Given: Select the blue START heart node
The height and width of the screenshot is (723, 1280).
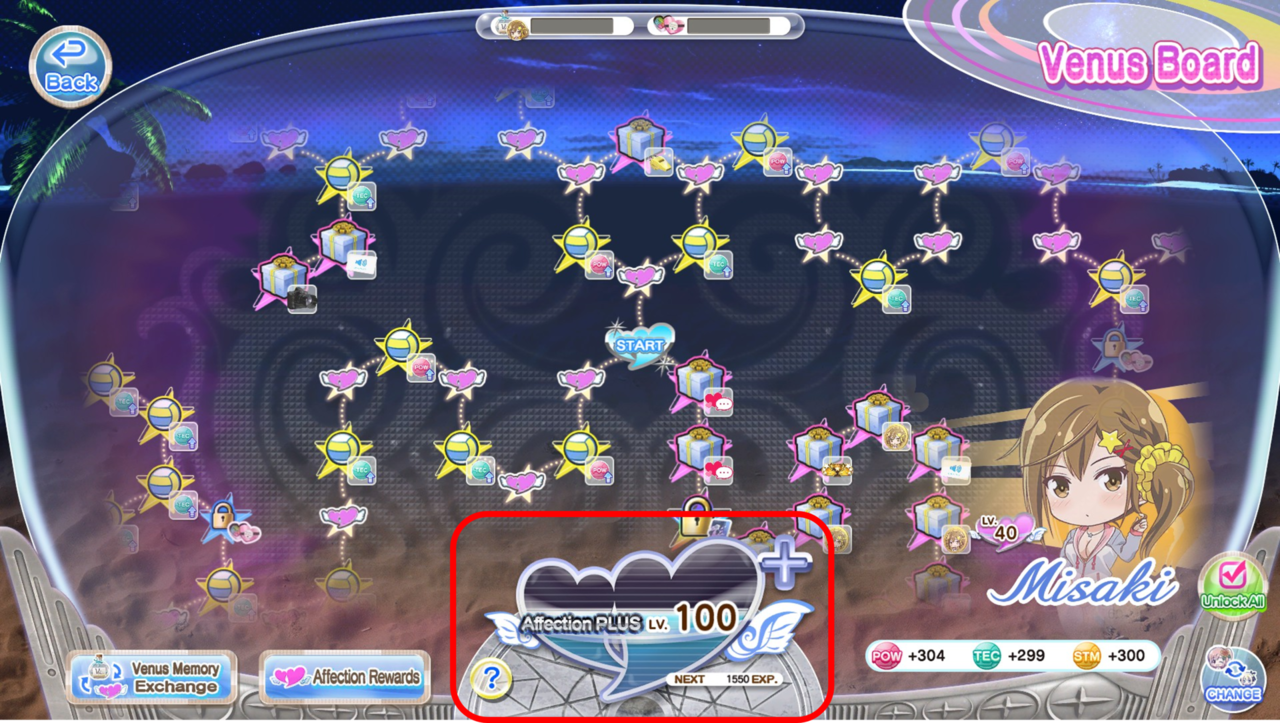Looking at the screenshot, I should point(639,345).
